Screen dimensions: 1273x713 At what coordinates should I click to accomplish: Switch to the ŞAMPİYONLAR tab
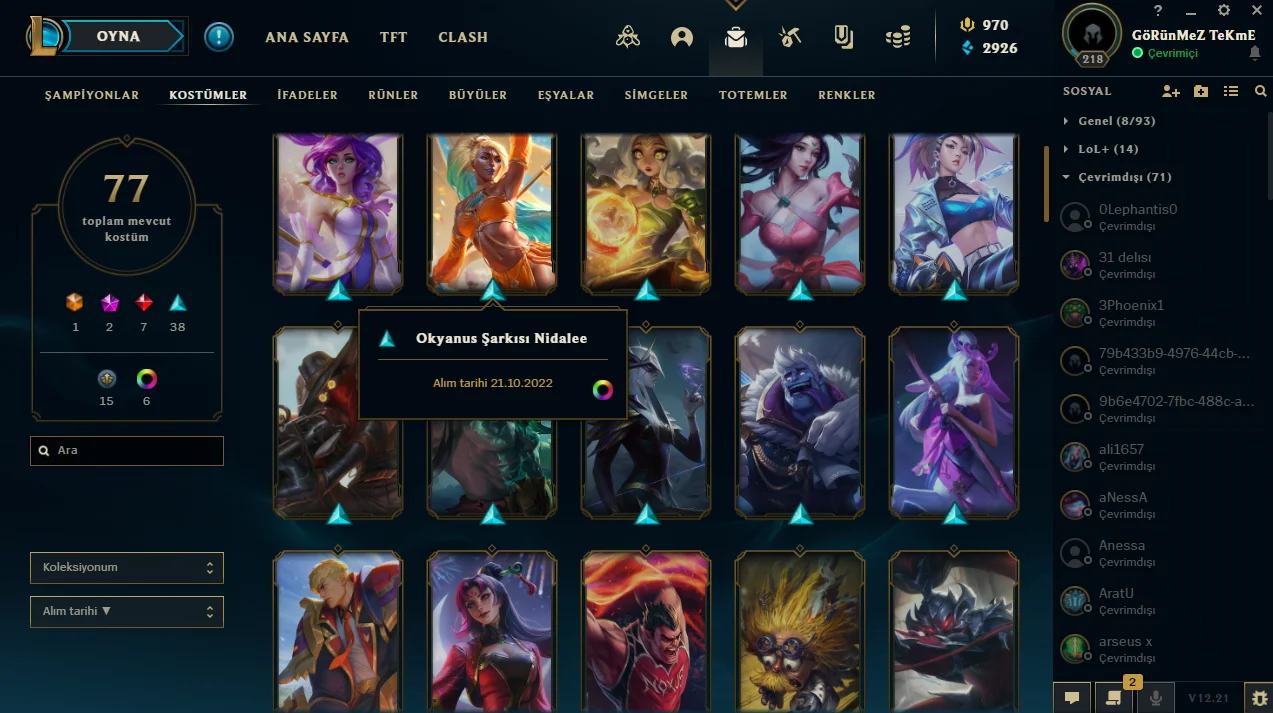(x=92, y=95)
